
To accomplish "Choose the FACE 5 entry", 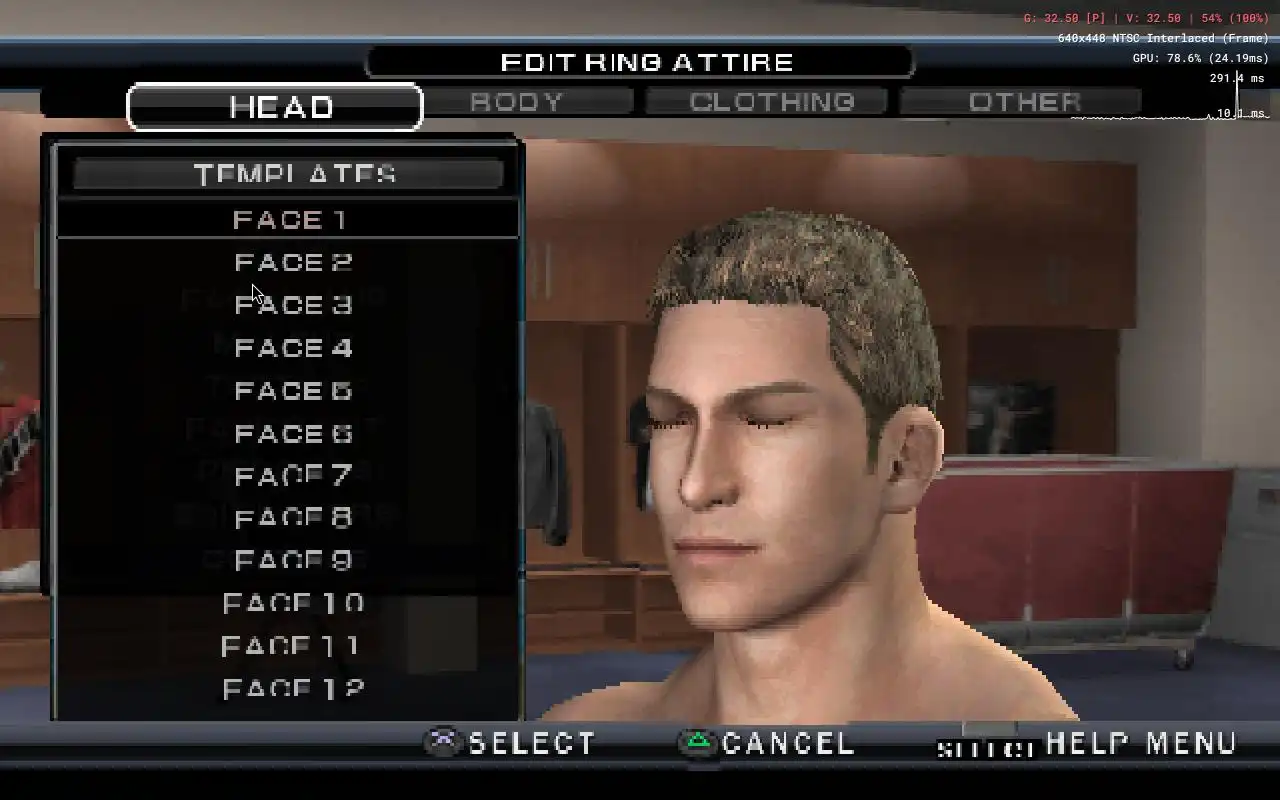I will (x=293, y=391).
